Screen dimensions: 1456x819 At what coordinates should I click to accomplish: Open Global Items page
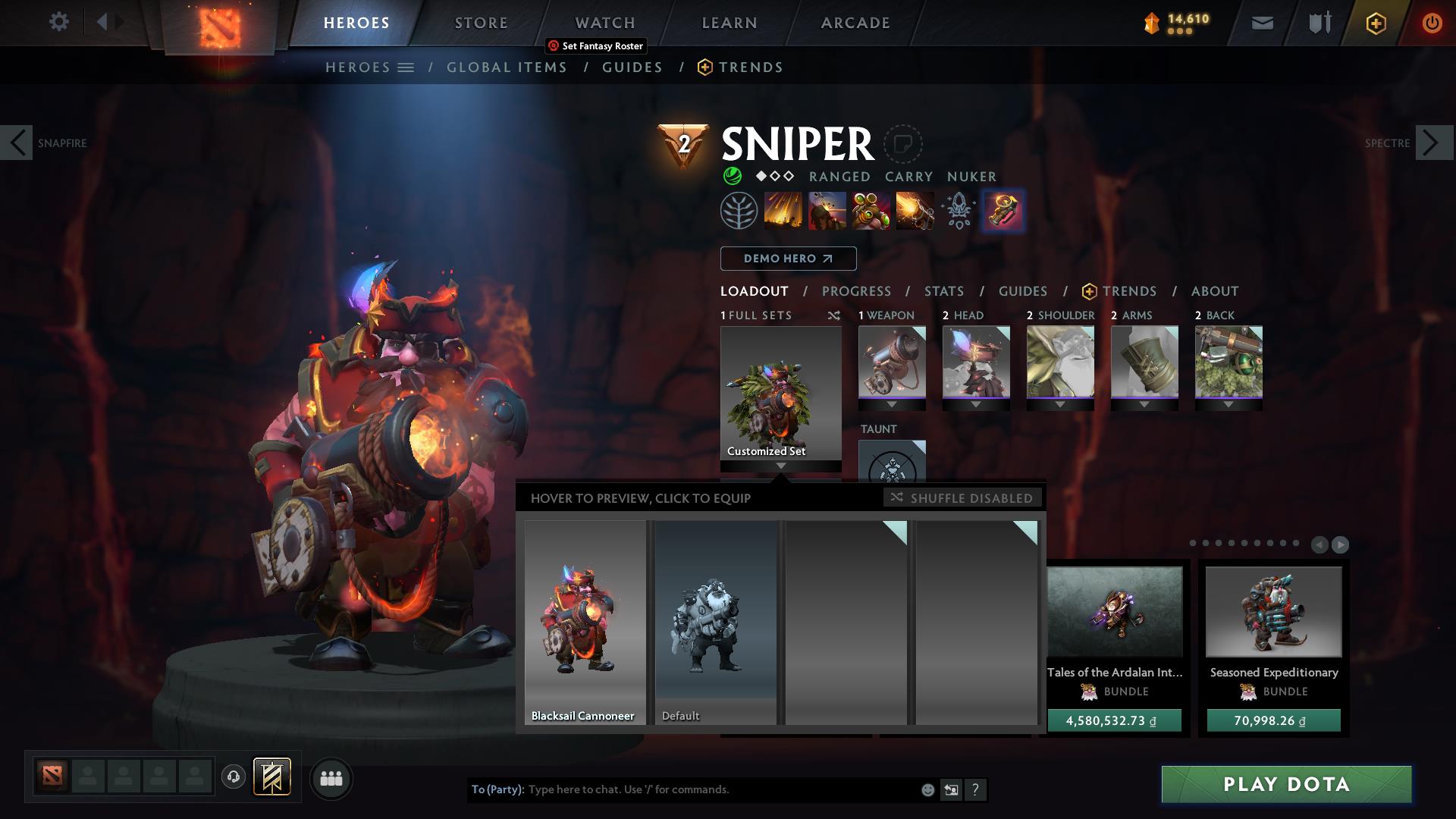[507, 67]
